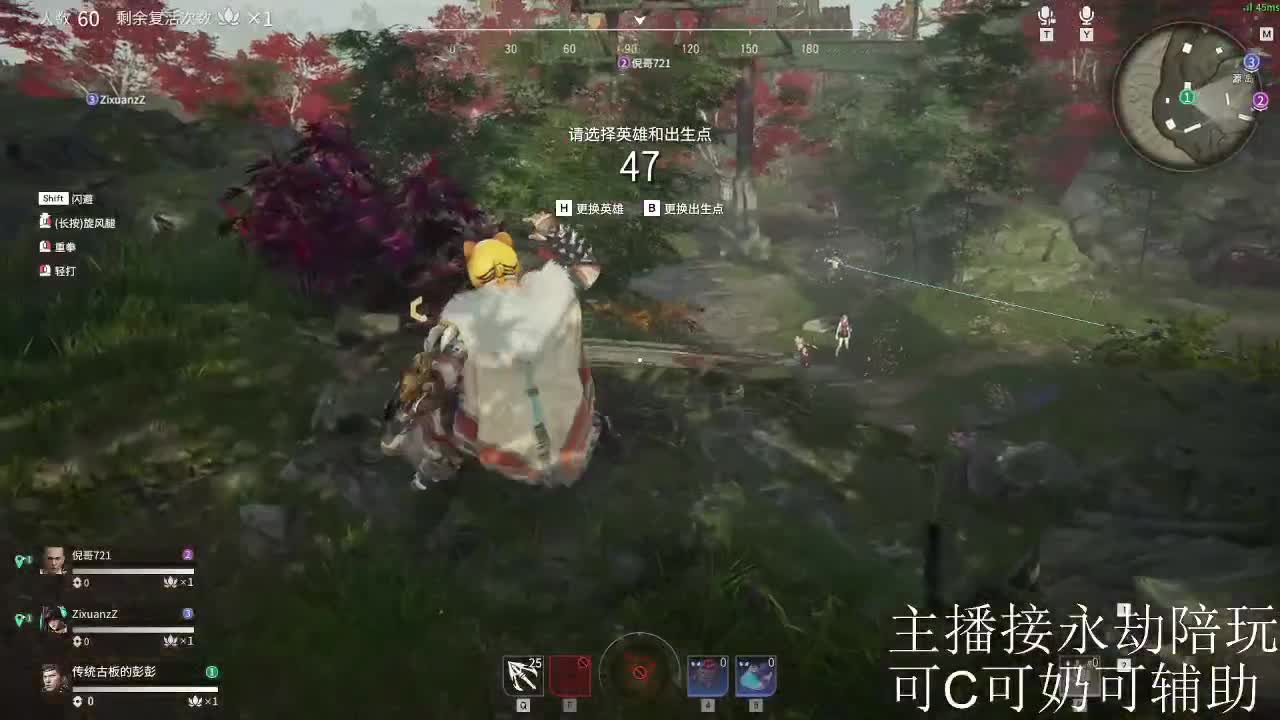Image resolution: width=1280 pixels, height=720 pixels.
Task: Click ZixuanzZ's health bar in the team panel
Action: (130, 628)
